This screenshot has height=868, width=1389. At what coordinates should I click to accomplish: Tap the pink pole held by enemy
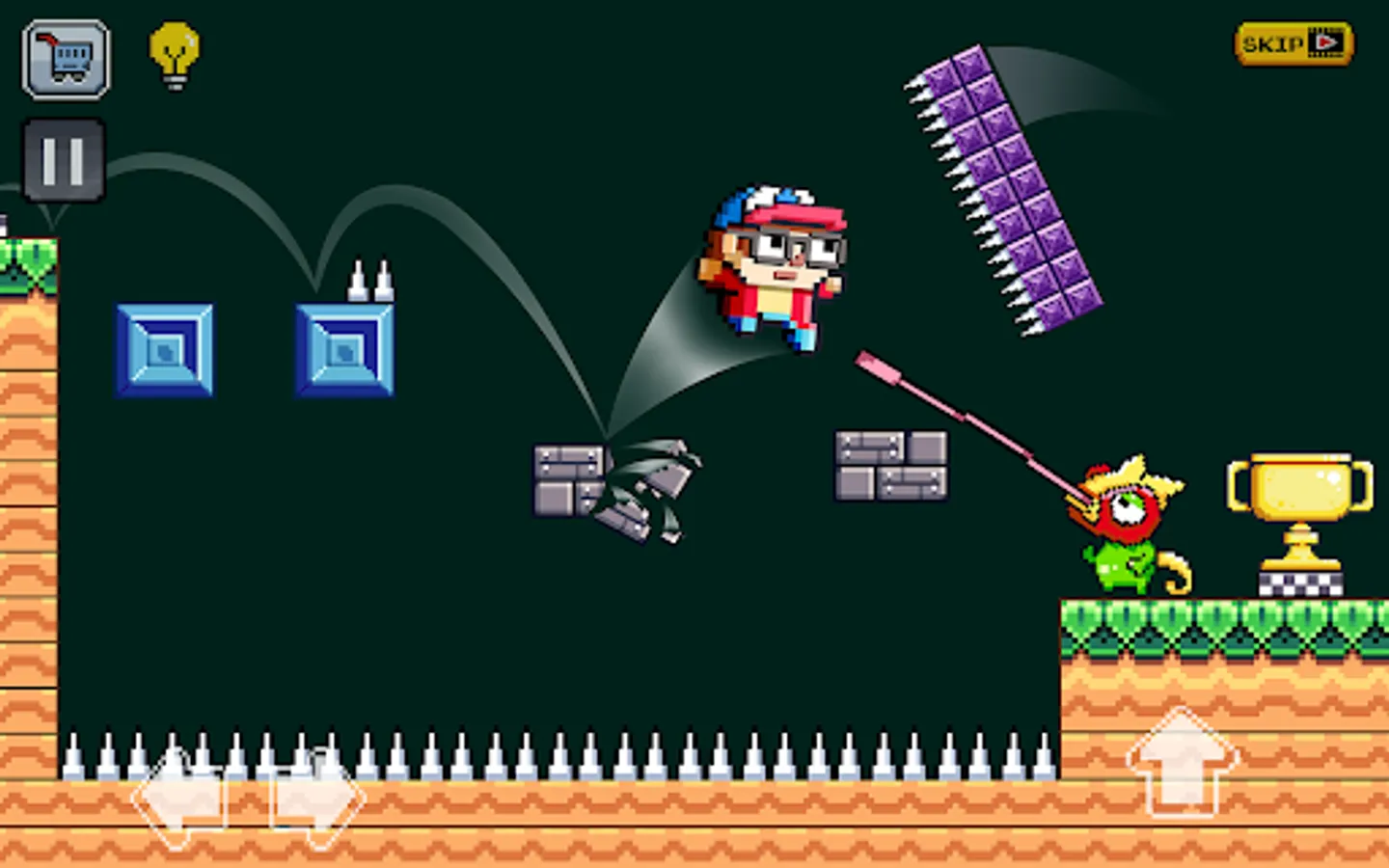[x=965, y=415]
